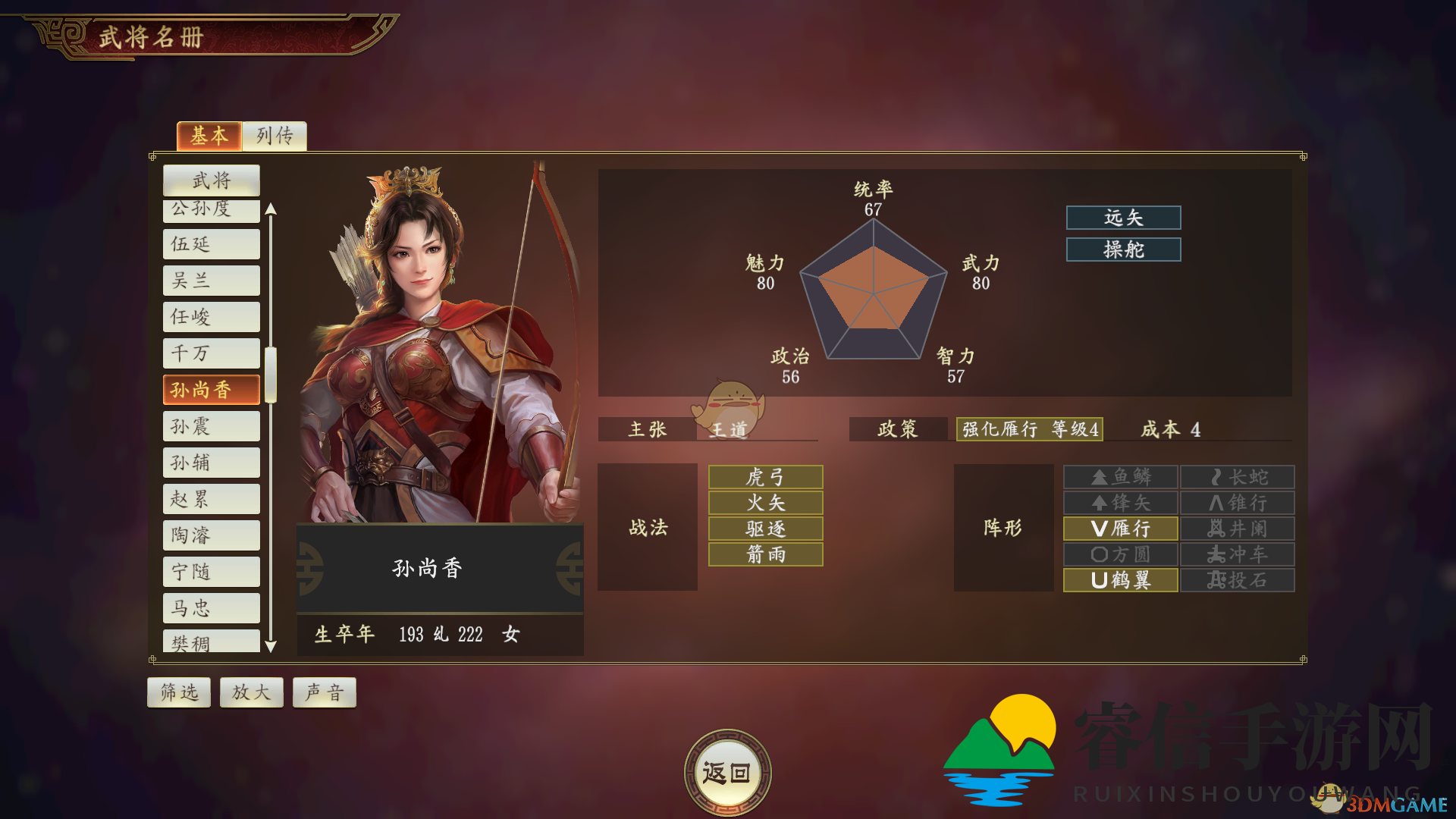This screenshot has width=1456, height=819.
Task: Select 孙震 from the general list
Action: click(x=211, y=425)
